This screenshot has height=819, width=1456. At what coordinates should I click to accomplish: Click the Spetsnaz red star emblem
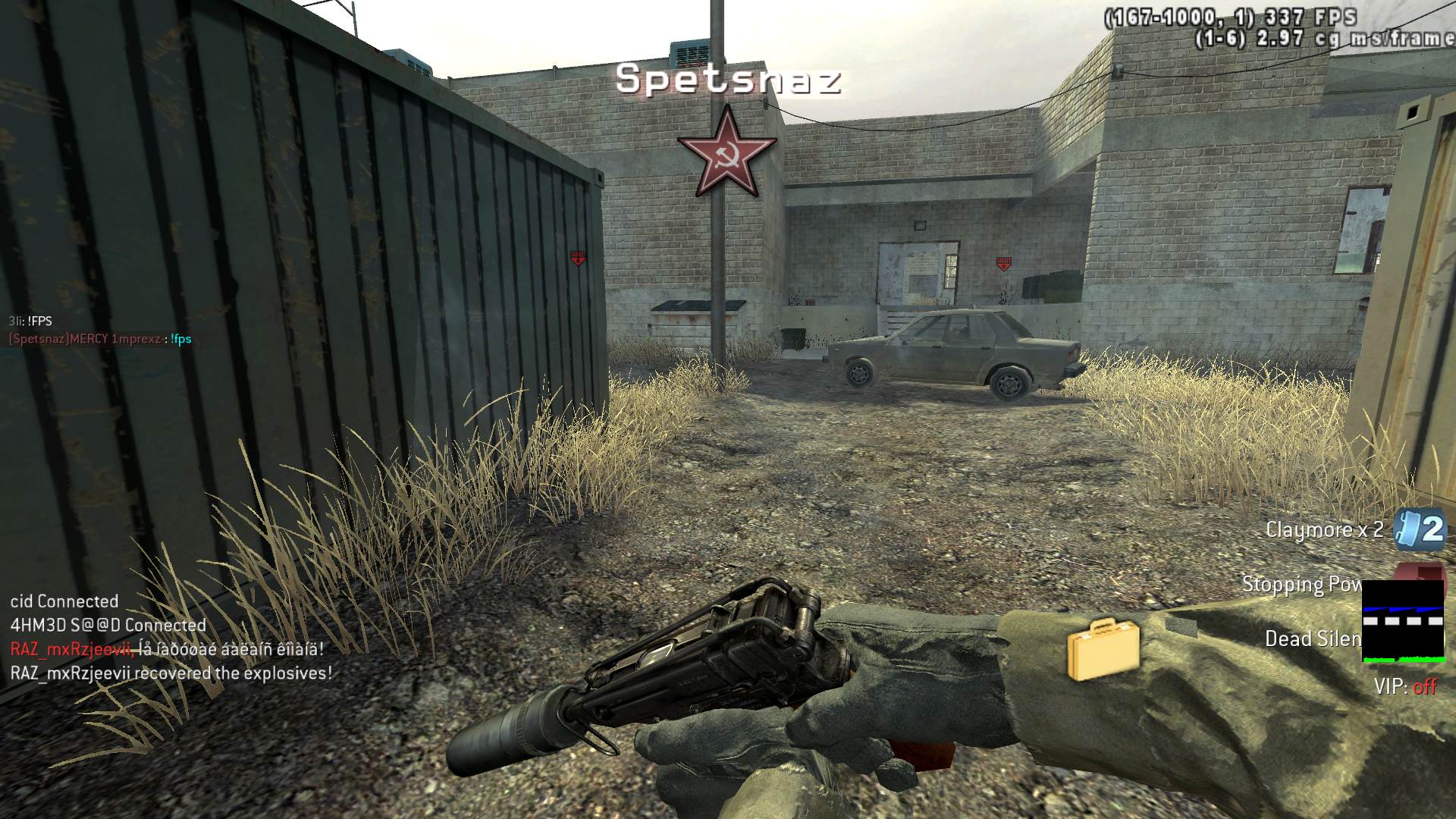pos(726,152)
